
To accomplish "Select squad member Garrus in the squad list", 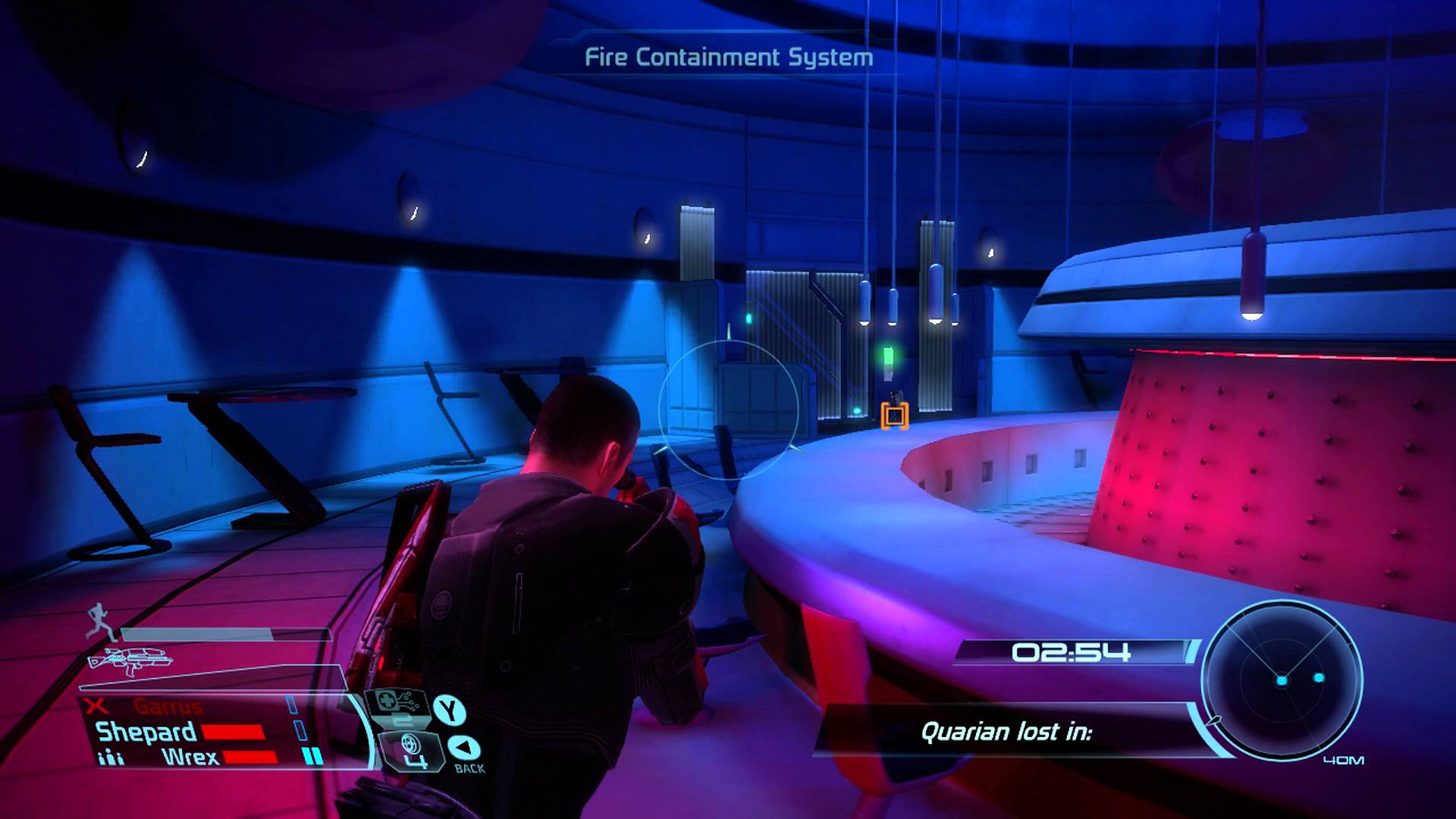I will (x=168, y=707).
